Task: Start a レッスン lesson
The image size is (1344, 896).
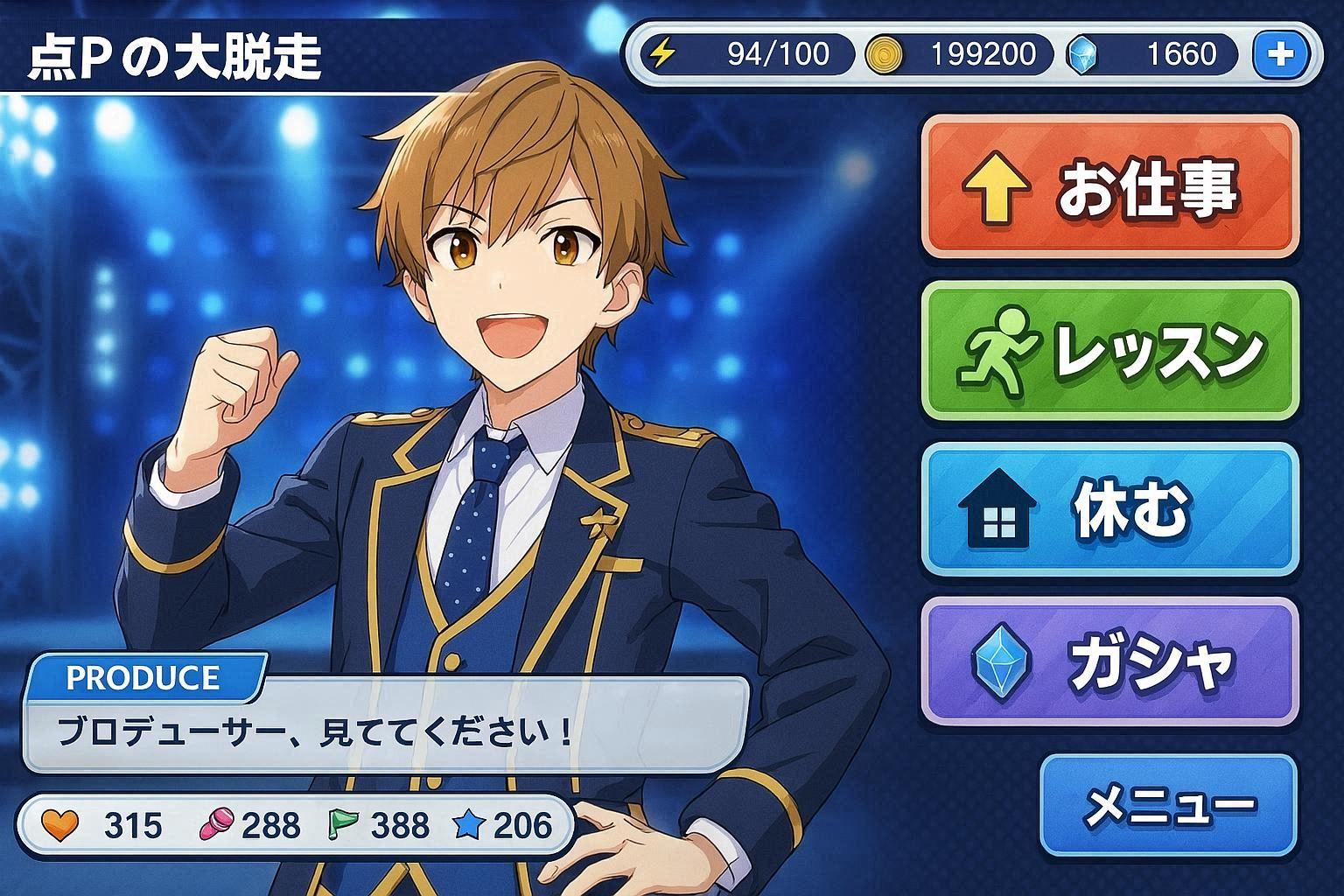Action: click(1109, 350)
